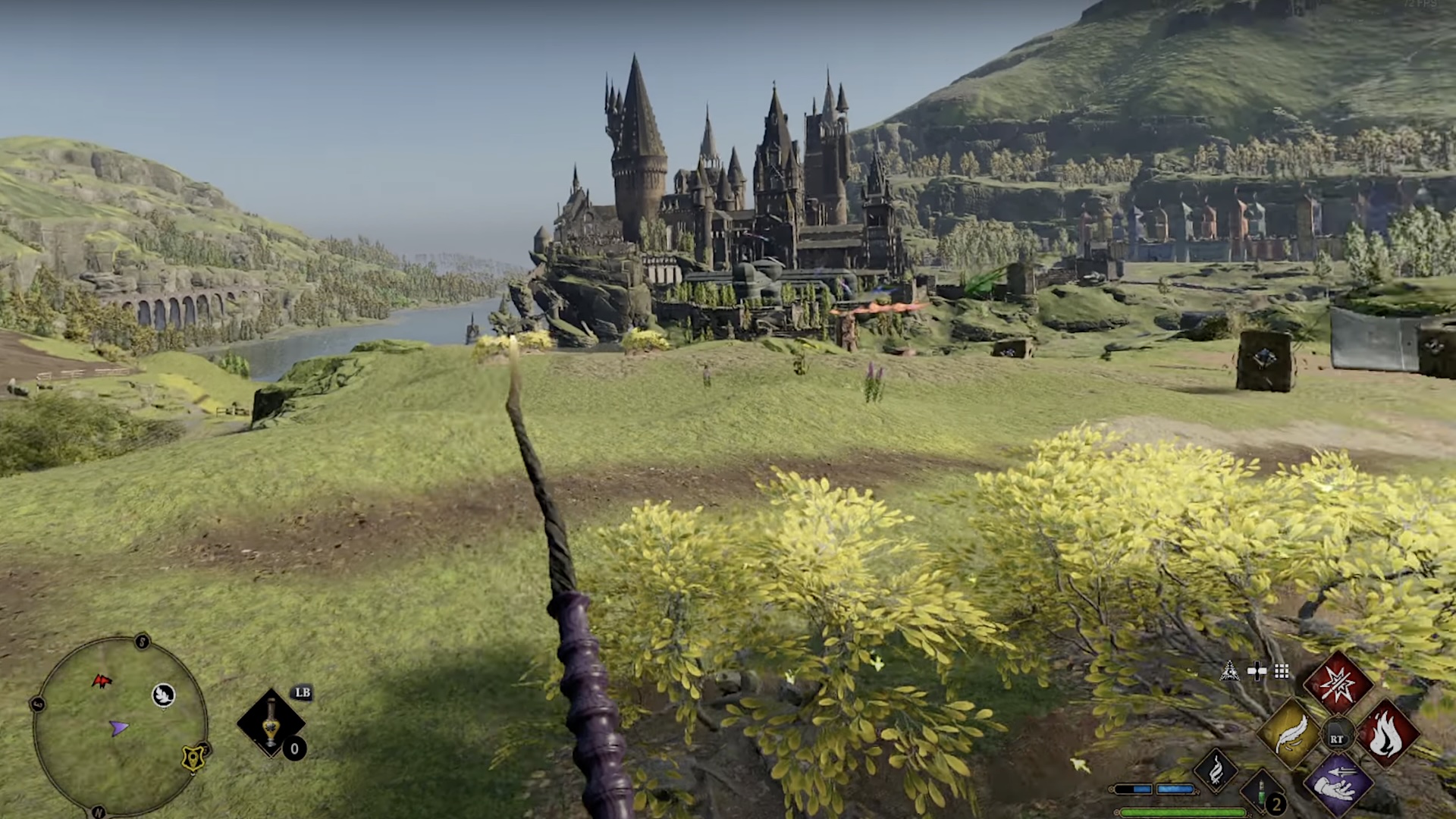Click the purple player arrow on the minimap
This screenshot has height=819, width=1456.
(x=119, y=729)
